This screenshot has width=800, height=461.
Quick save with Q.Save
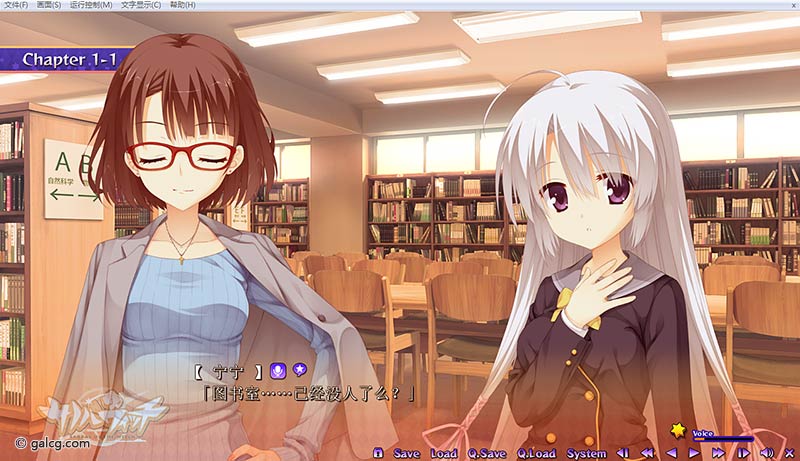point(487,453)
